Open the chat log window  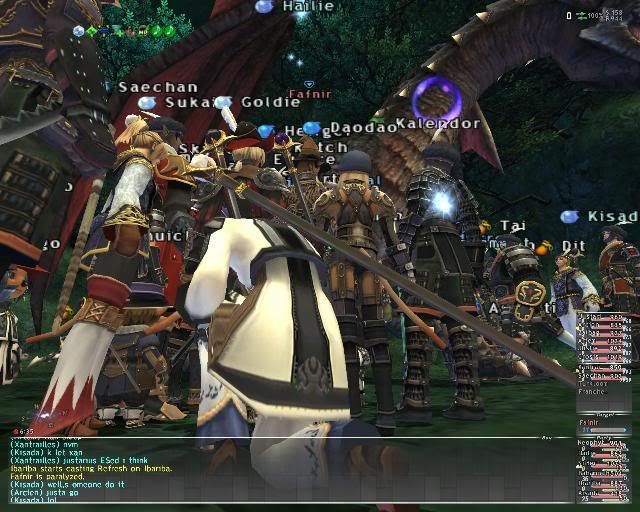(290, 470)
